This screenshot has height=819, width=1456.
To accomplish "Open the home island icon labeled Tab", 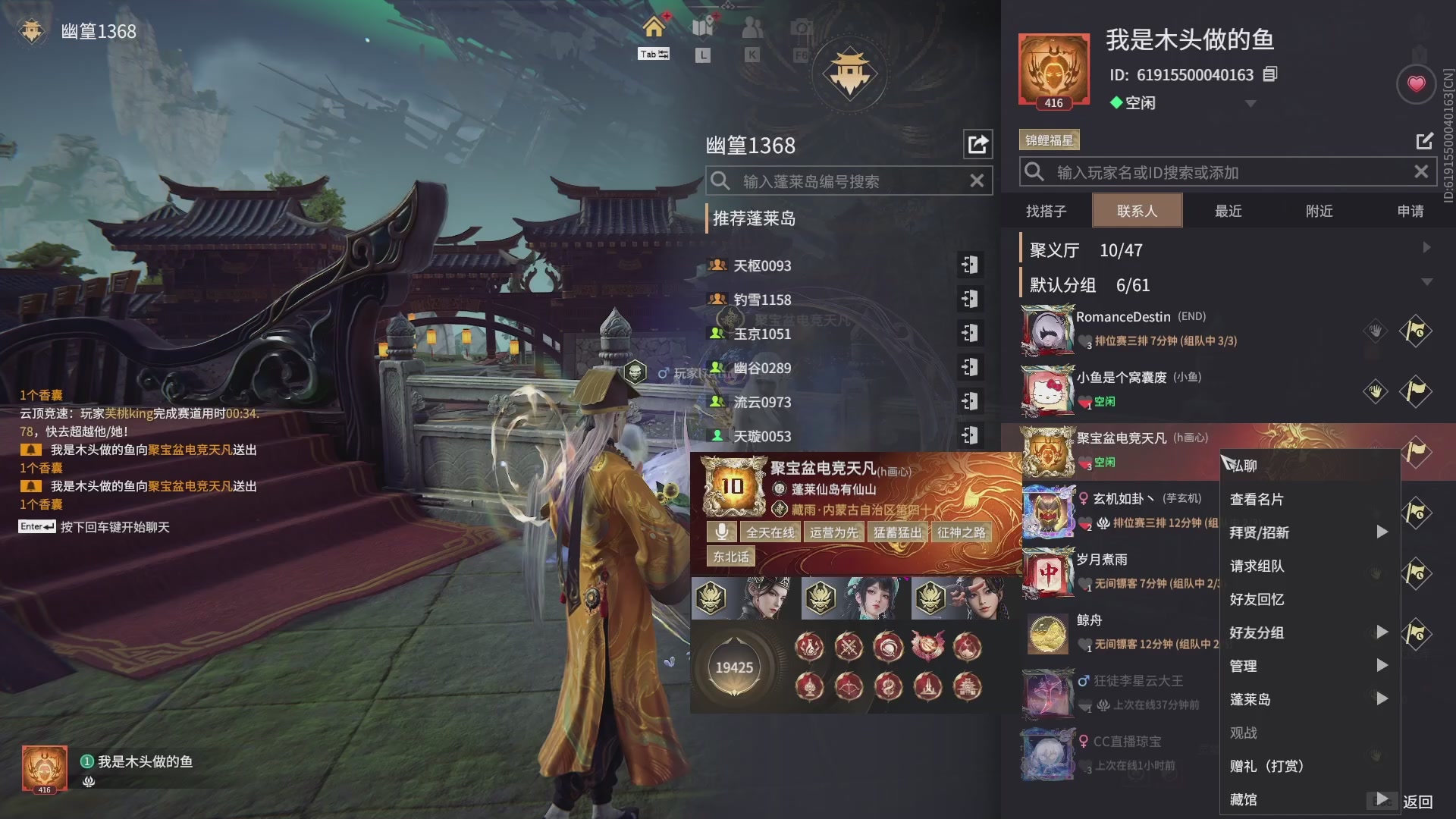I will [x=654, y=28].
